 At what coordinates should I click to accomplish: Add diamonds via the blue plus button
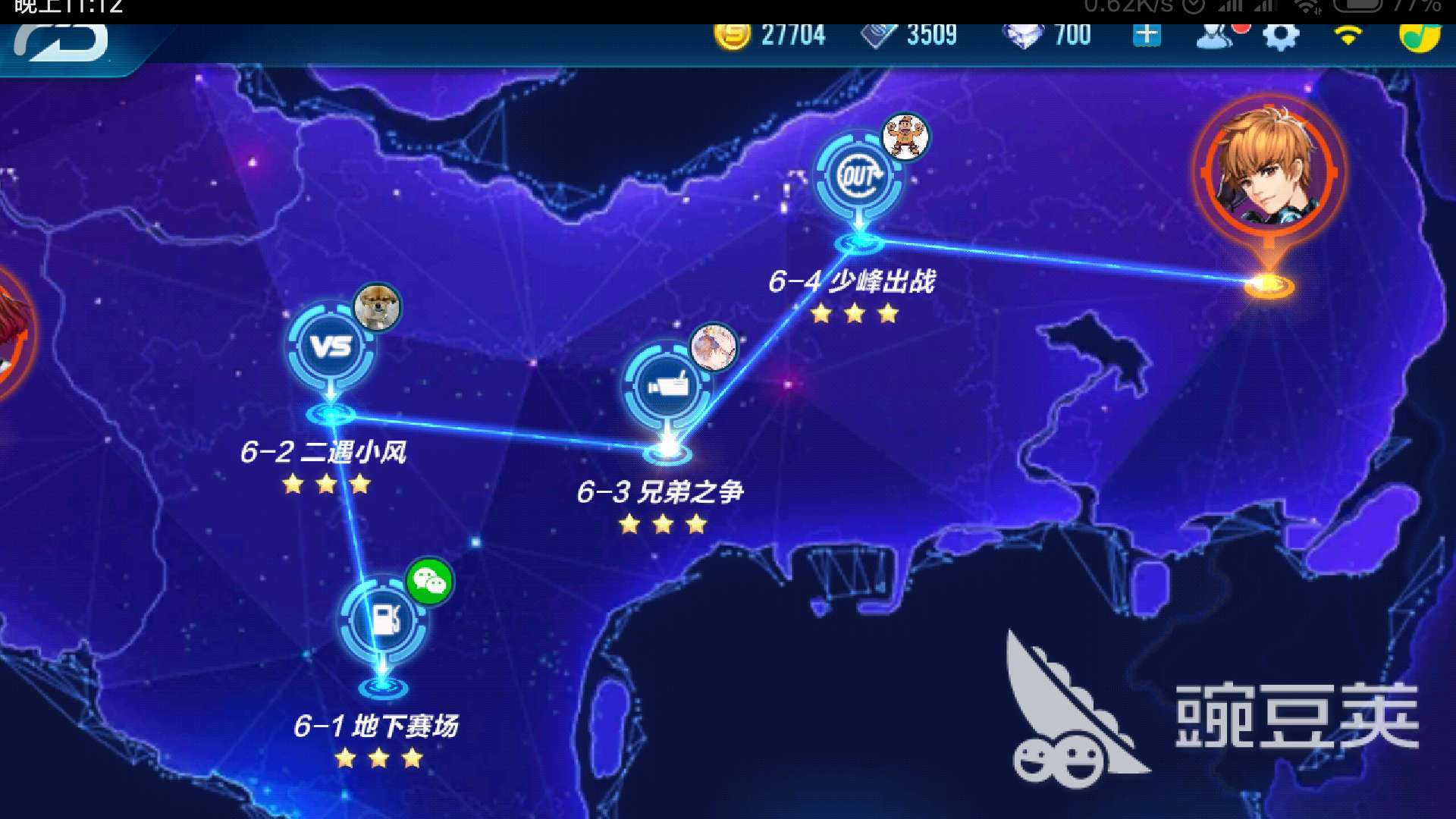tap(1146, 36)
